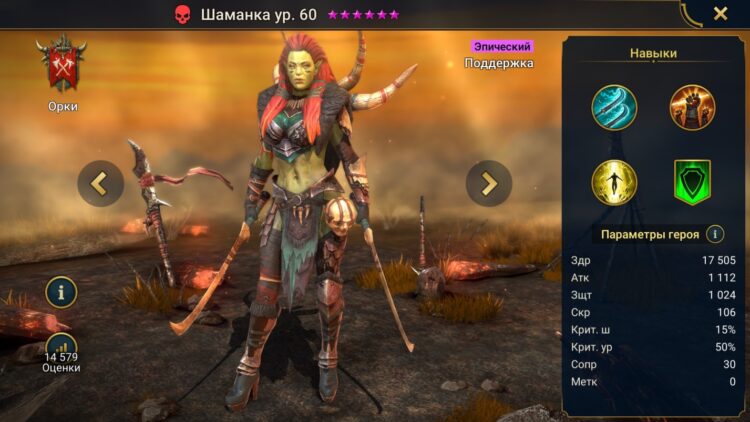Close the champion info screen

[x=720, y=14]
